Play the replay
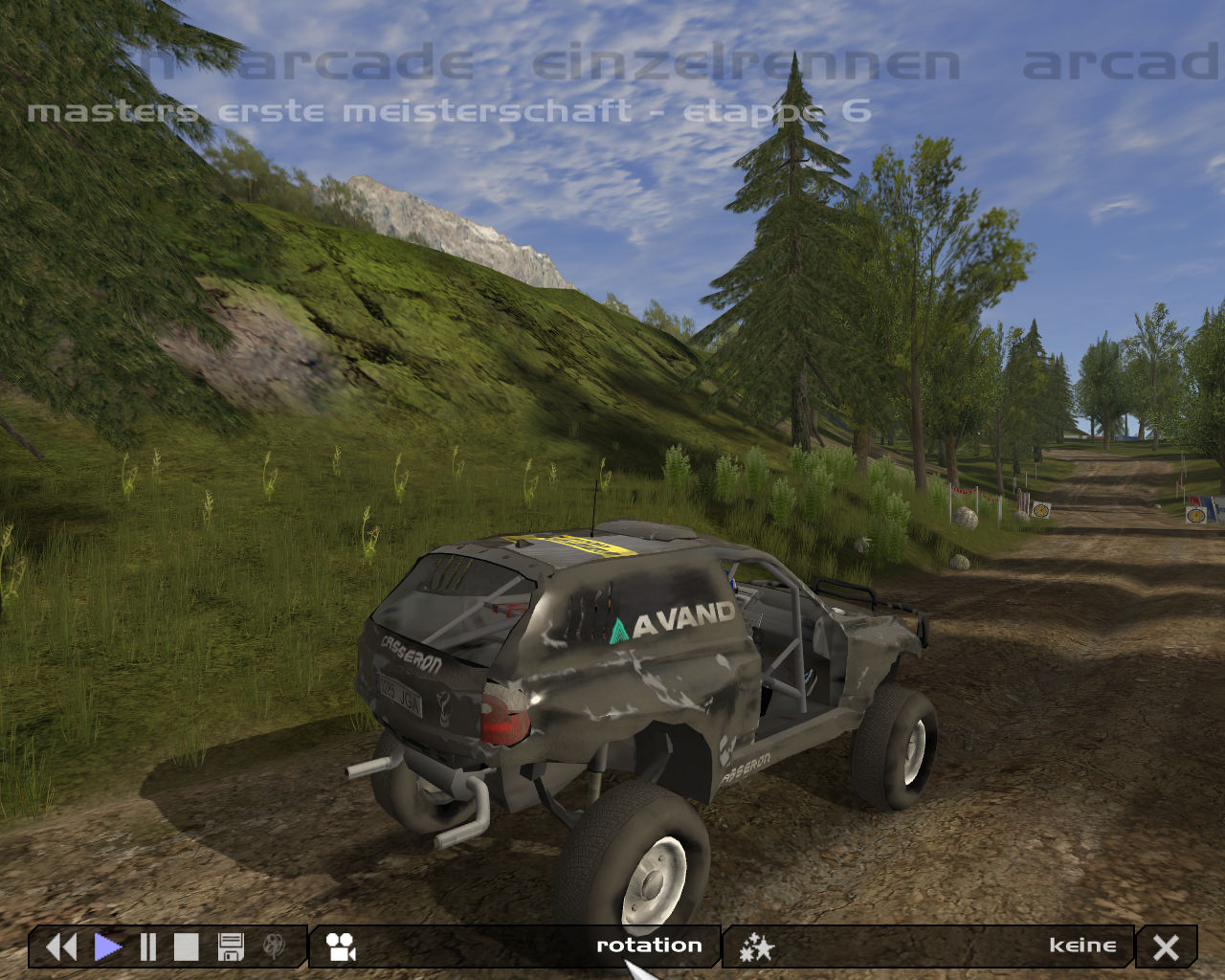1225x980 pixels. [107, 947]
